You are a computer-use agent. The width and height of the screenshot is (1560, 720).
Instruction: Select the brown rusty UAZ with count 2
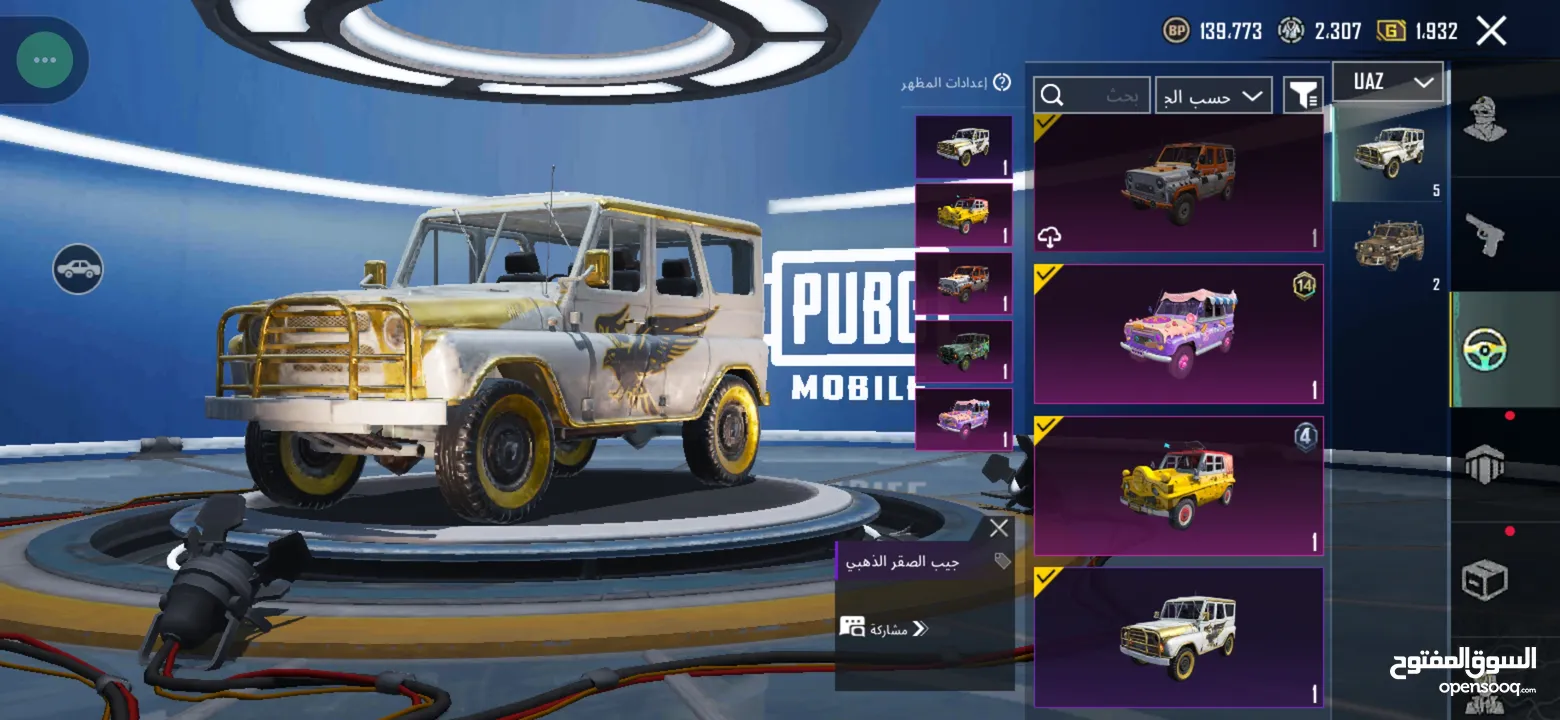point(1389,246)
